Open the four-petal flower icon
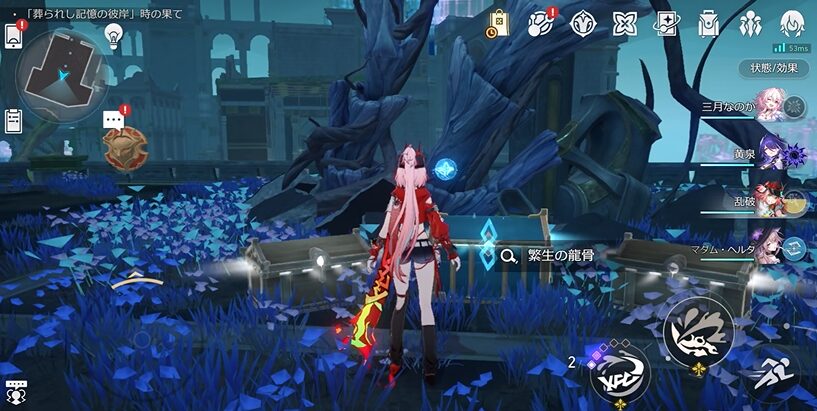The height and width of the screenshot is (411, 817). (x=624, y=23)
